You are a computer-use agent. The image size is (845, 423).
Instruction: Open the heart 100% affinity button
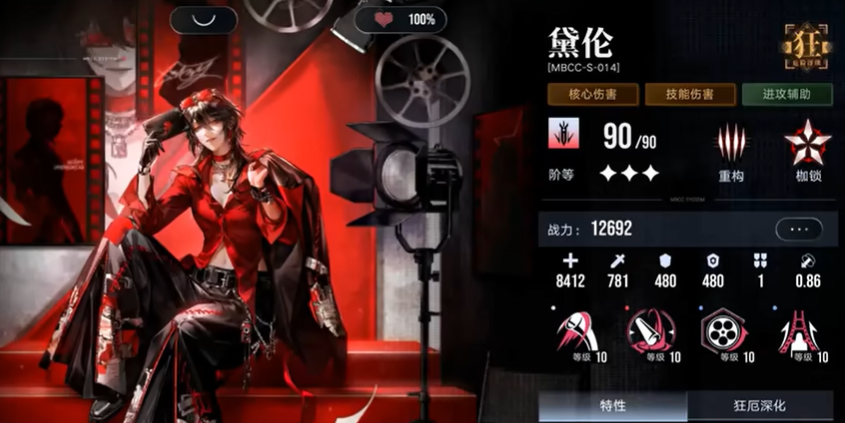click(400, 19)
